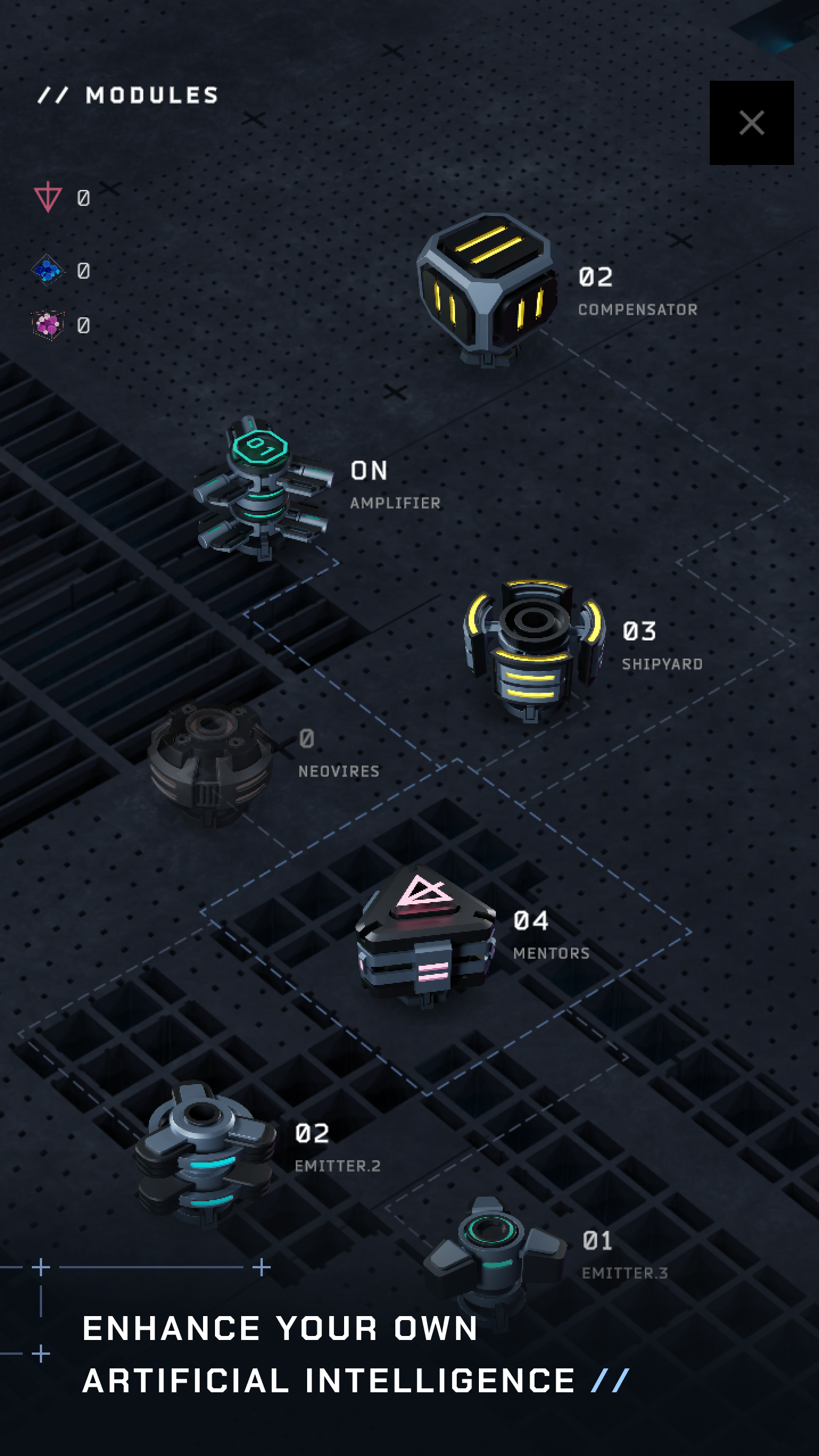Open the MODULES header menu
Viewport: 819px width, 1456px height.
point(128,96)
